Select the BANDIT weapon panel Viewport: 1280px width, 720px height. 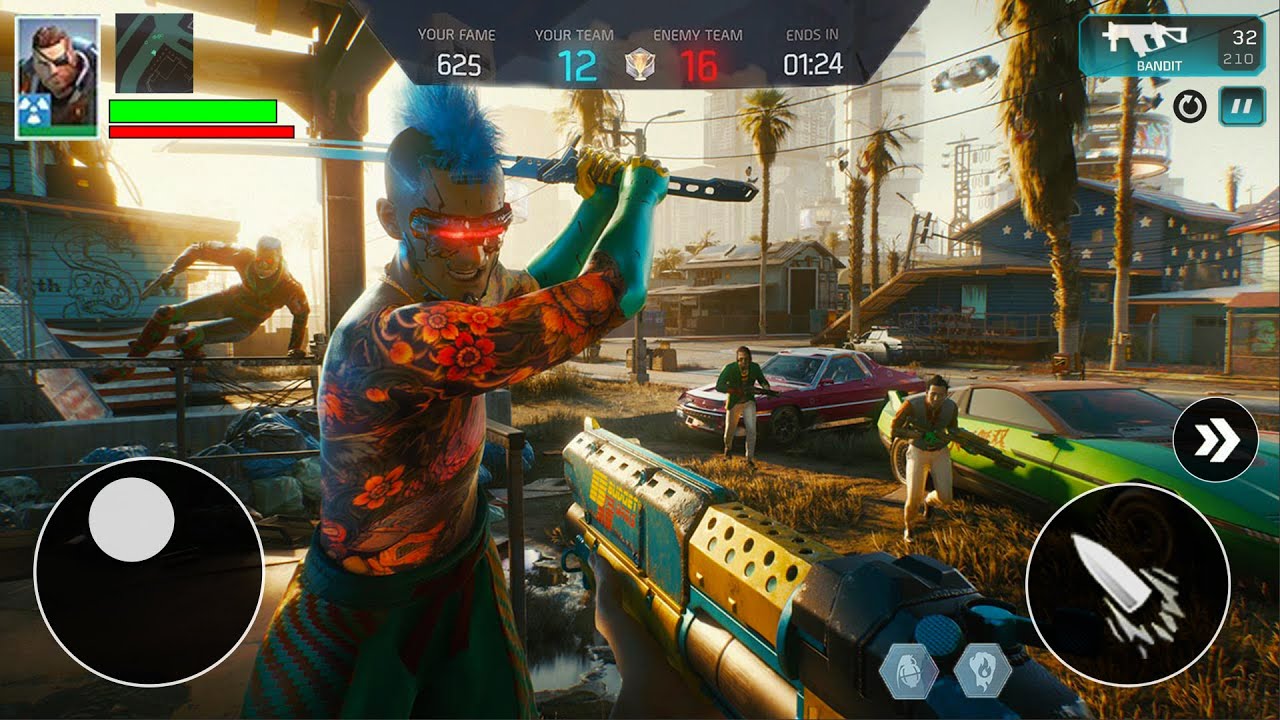(1171, 45)
